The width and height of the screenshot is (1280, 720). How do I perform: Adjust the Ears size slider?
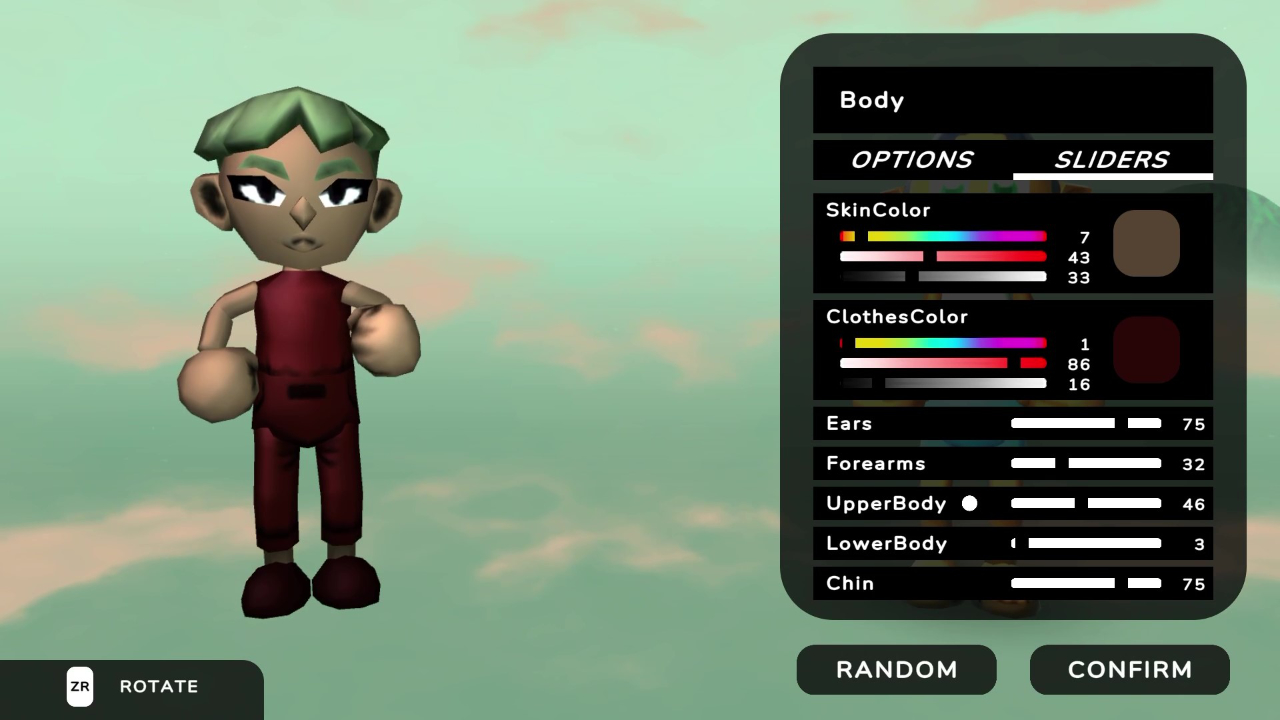click(x=1085, y=423)
